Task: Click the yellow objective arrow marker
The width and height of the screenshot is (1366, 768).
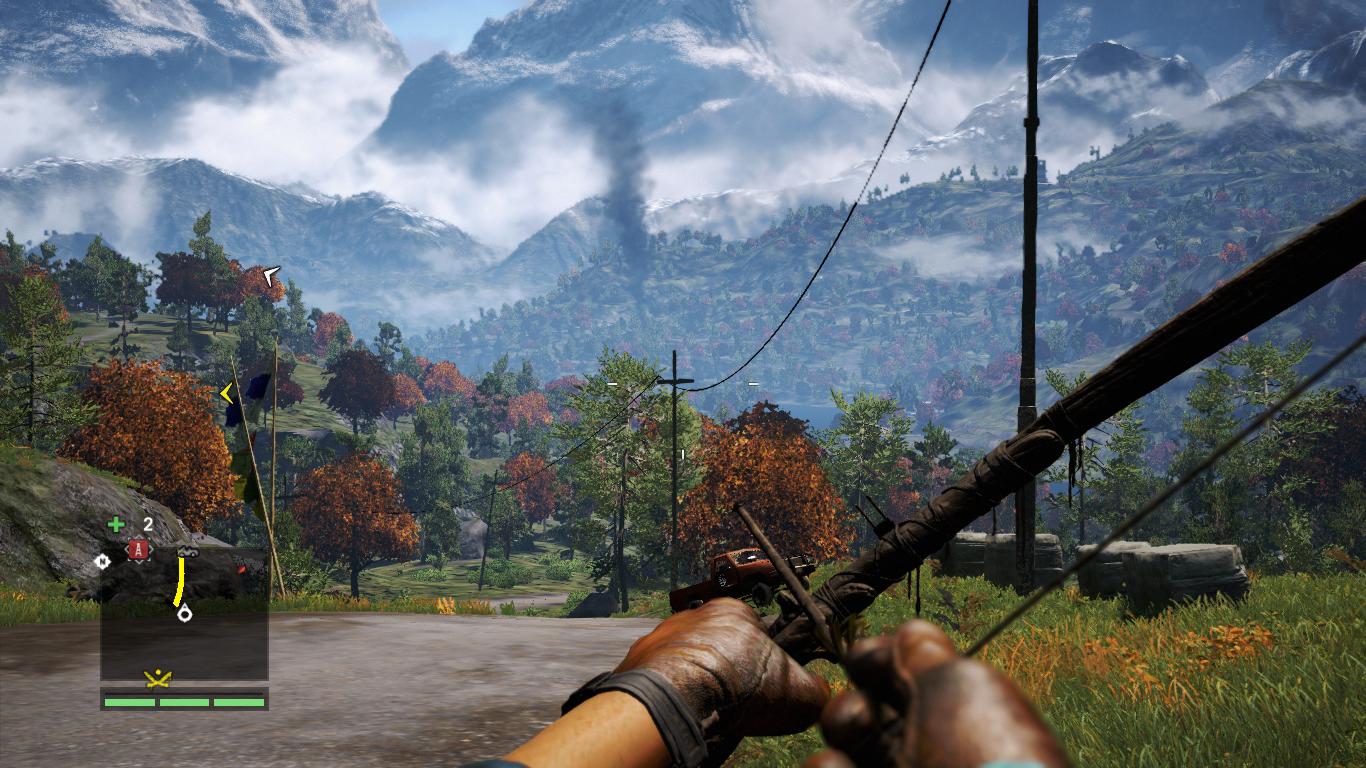Action: [227, 394]
